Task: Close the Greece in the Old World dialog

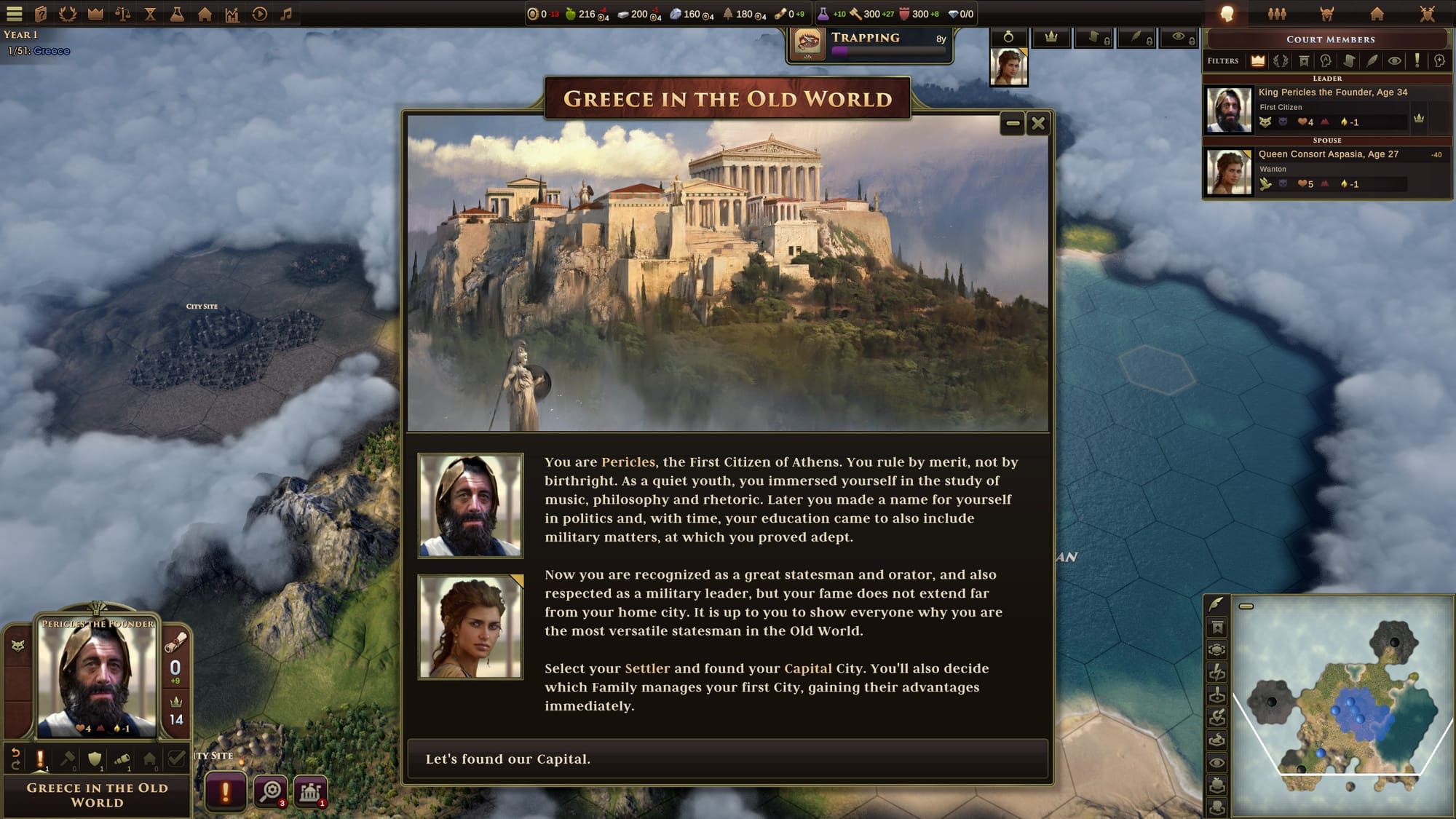Action: coord(1038,124)
